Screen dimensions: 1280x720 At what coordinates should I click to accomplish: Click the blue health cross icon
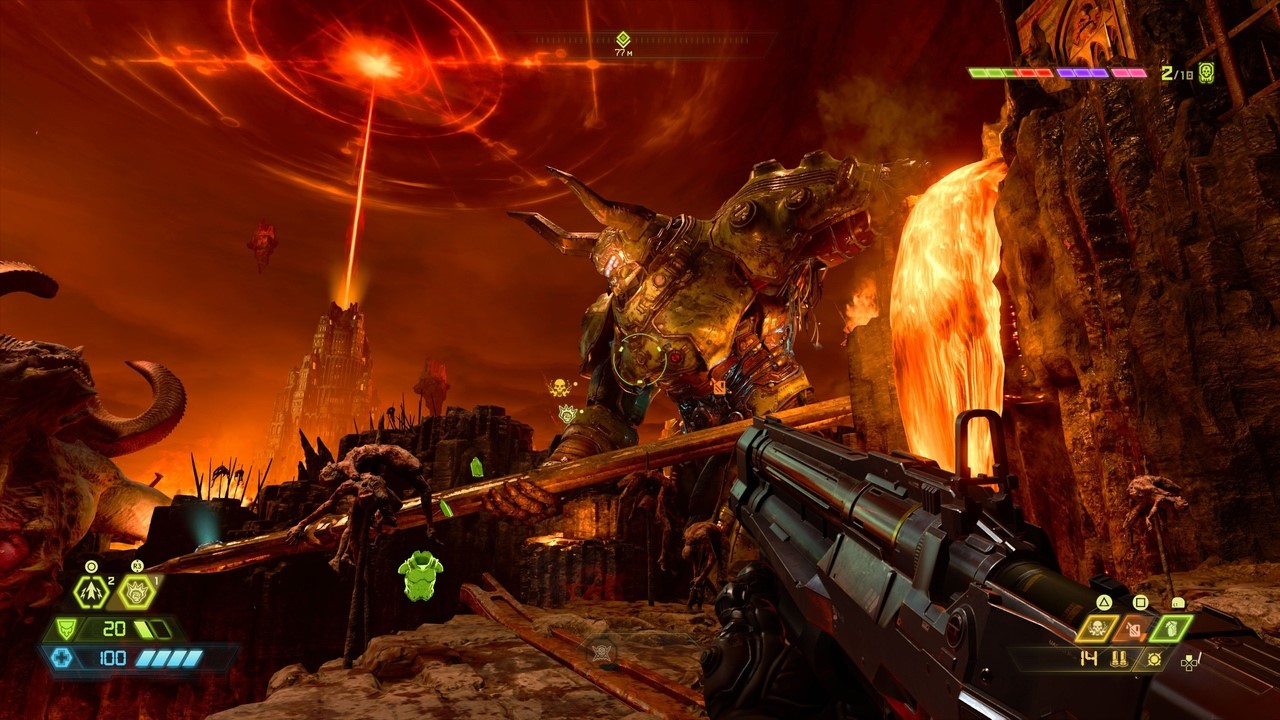tap(62, 657)
